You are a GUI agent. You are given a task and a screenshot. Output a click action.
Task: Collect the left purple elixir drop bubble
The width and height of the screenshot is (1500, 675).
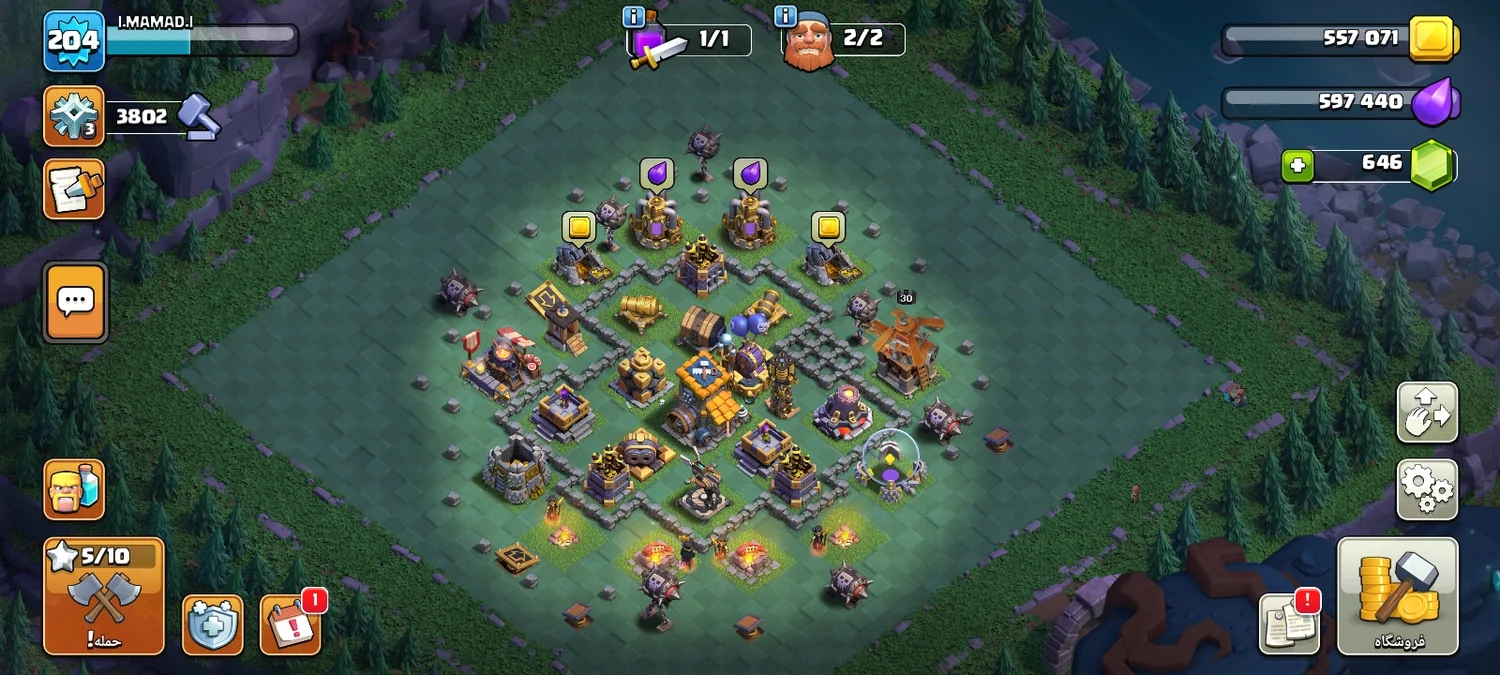[x=657, y=174]
